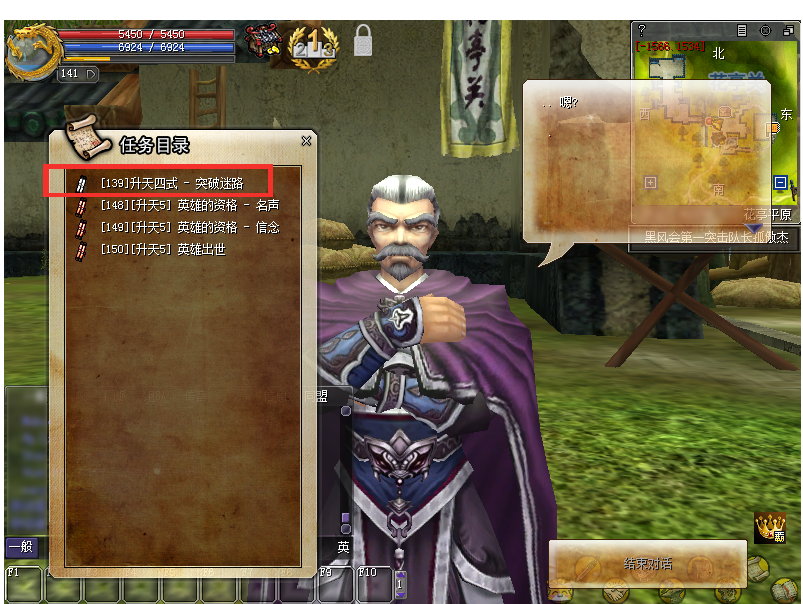Close the 任务目录 quest list window

(307, 142)
